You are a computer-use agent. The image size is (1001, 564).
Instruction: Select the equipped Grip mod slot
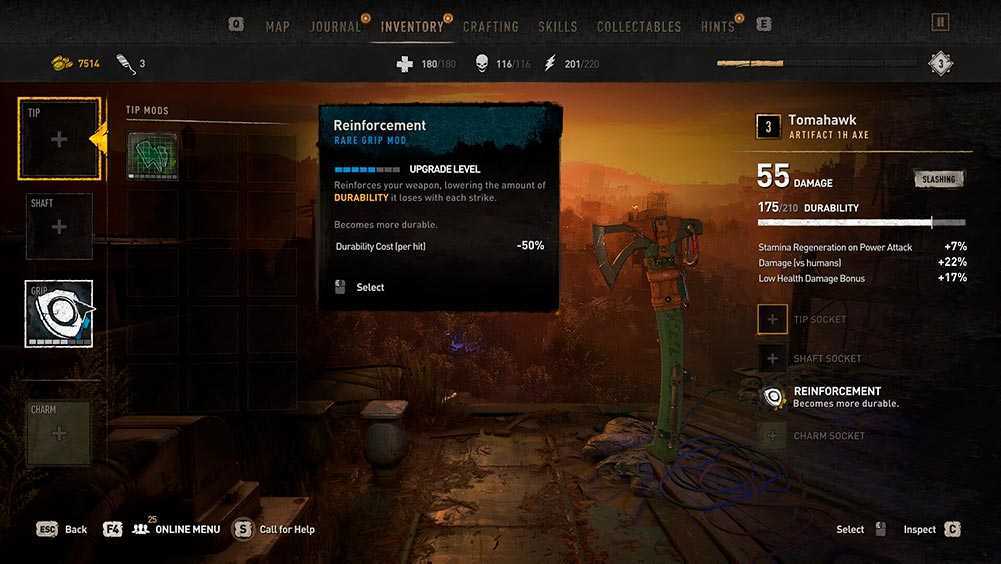coord(59,314)
